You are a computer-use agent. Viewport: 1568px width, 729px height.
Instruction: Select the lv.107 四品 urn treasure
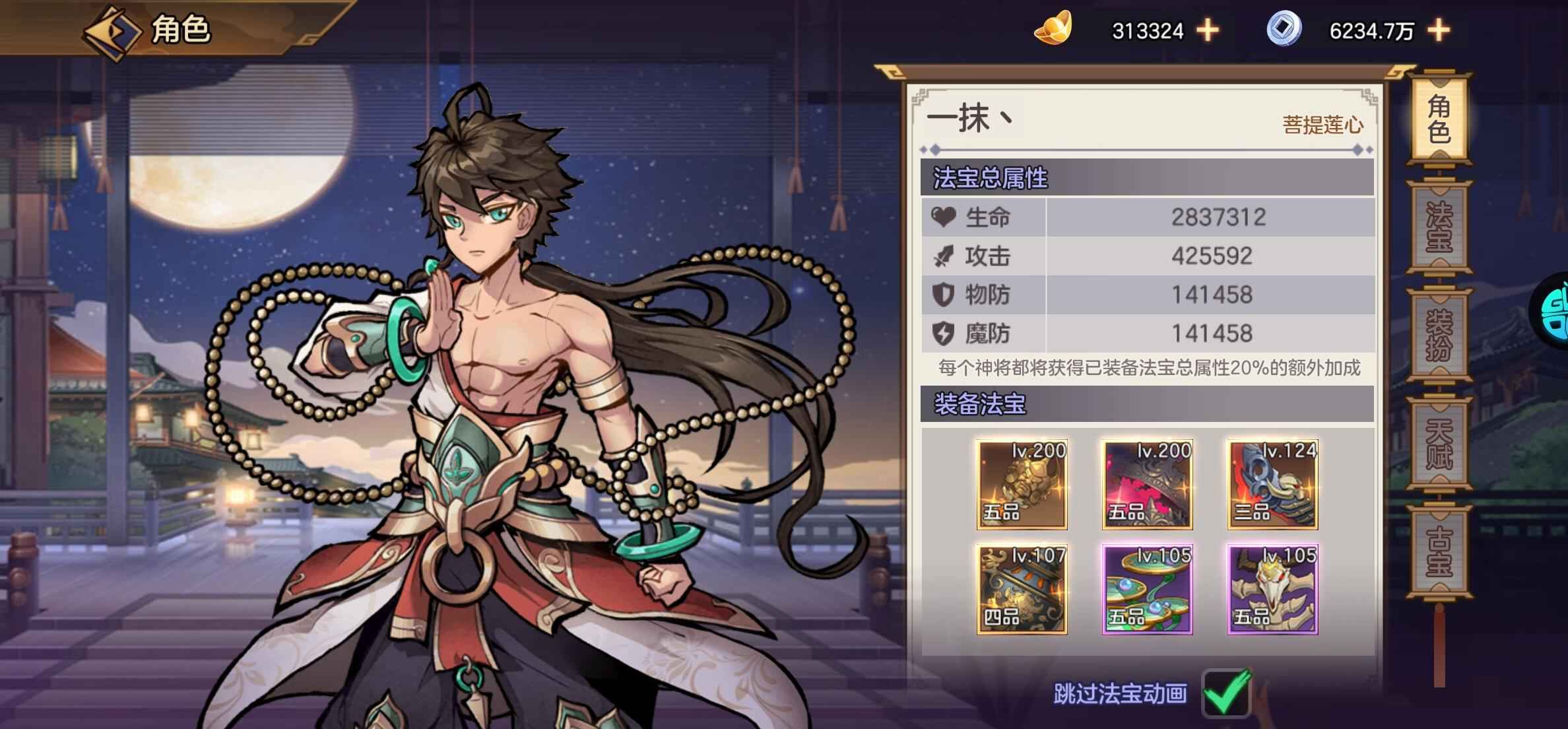pos(1022,590)
